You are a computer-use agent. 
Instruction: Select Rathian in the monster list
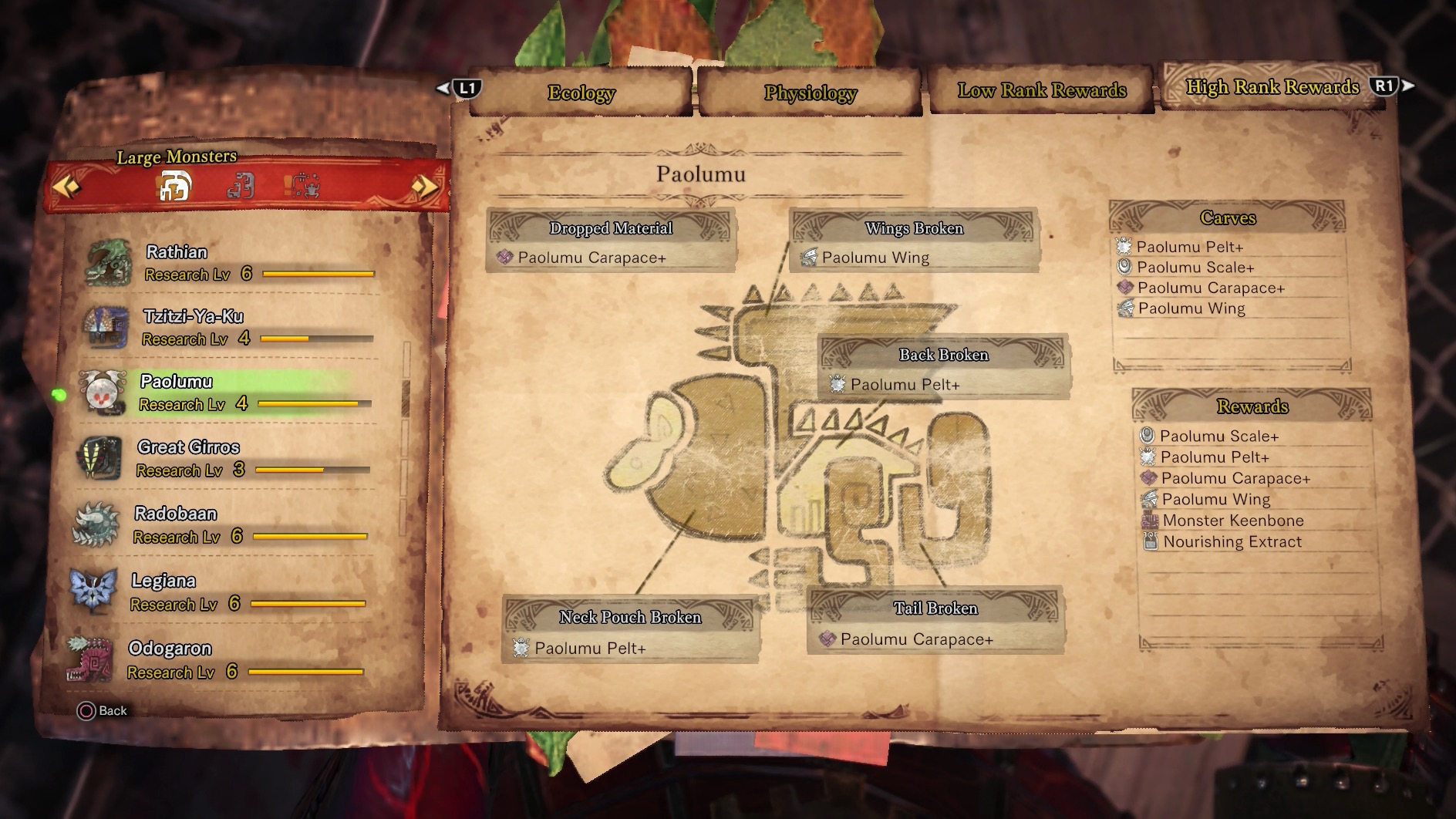[231, 262]
